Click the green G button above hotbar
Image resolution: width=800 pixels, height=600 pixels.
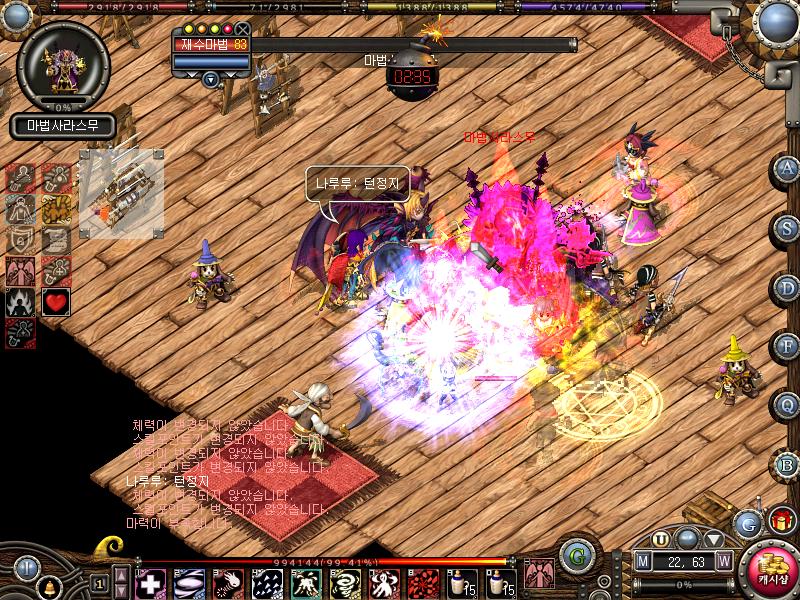[573, 555]
